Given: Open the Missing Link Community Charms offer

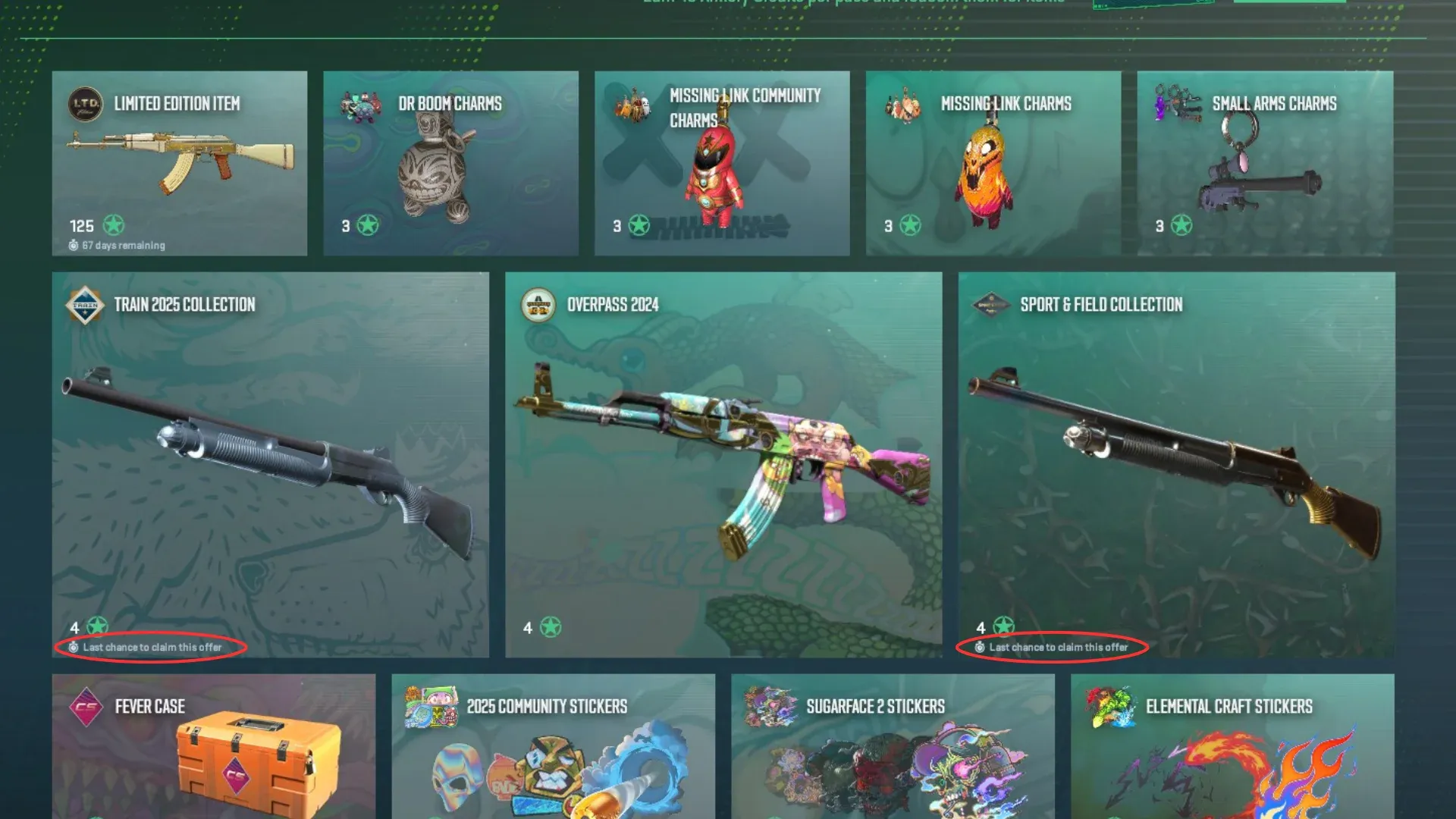Looking at the screenshot, I should (722, 163).
